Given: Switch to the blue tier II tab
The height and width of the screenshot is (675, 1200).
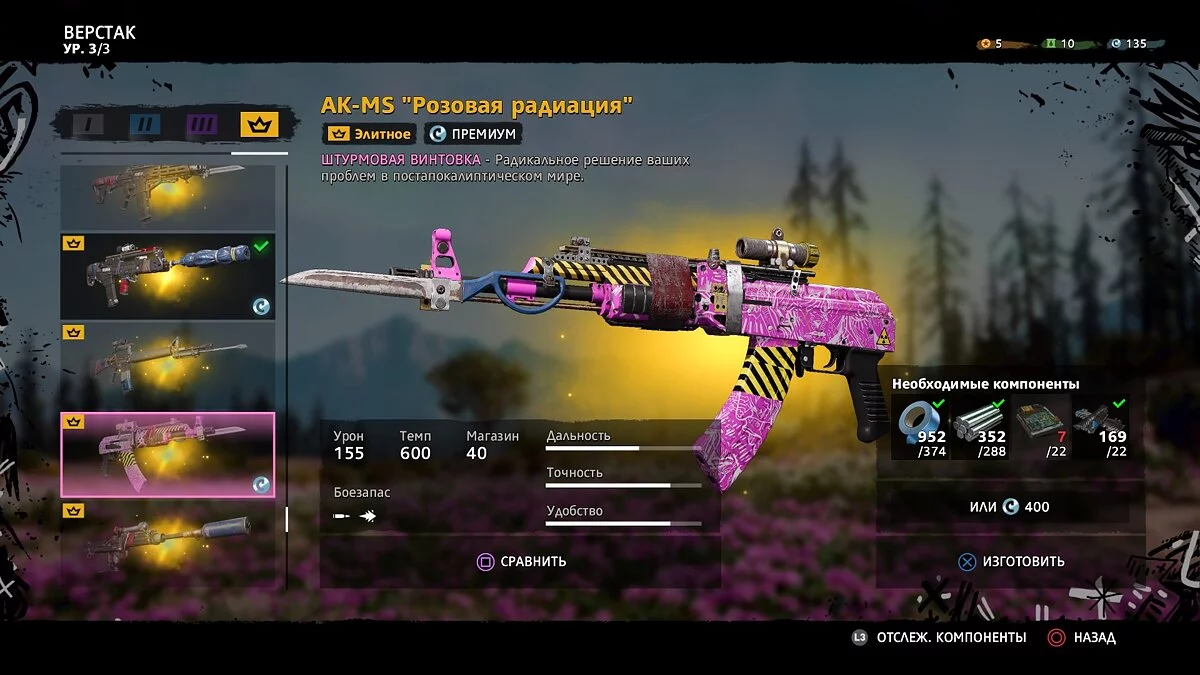Looking at the screenshot, I should (145, 124).
